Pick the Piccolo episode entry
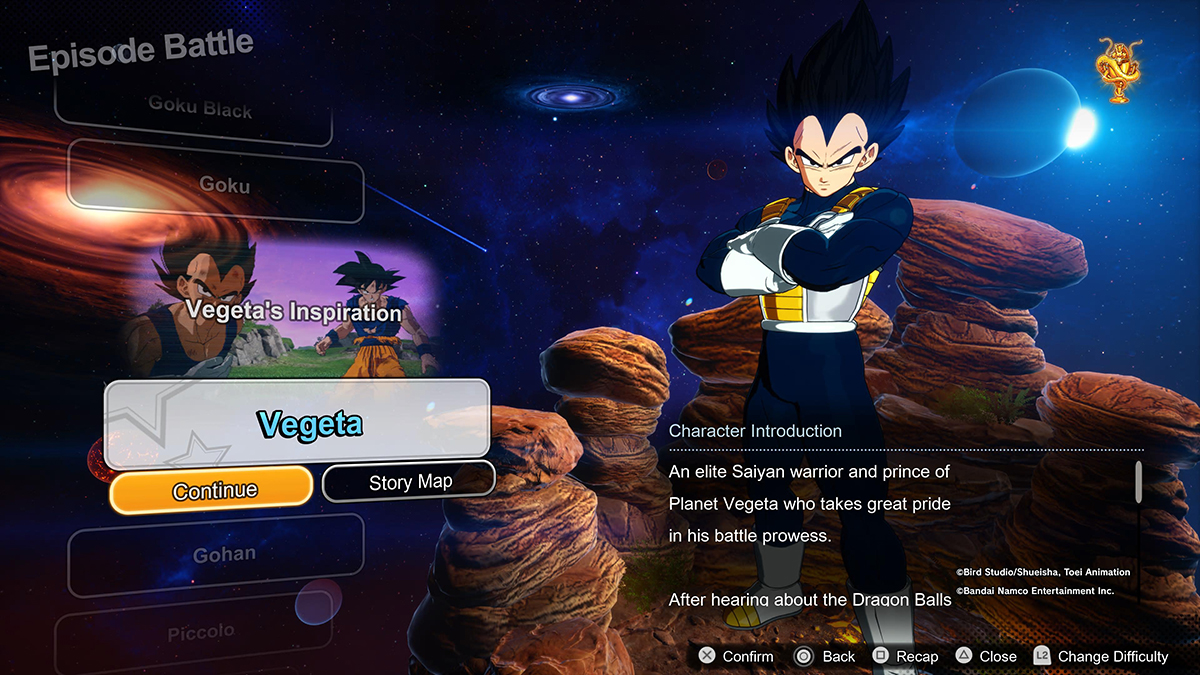 pyautogui.click(x=201, y=632)
